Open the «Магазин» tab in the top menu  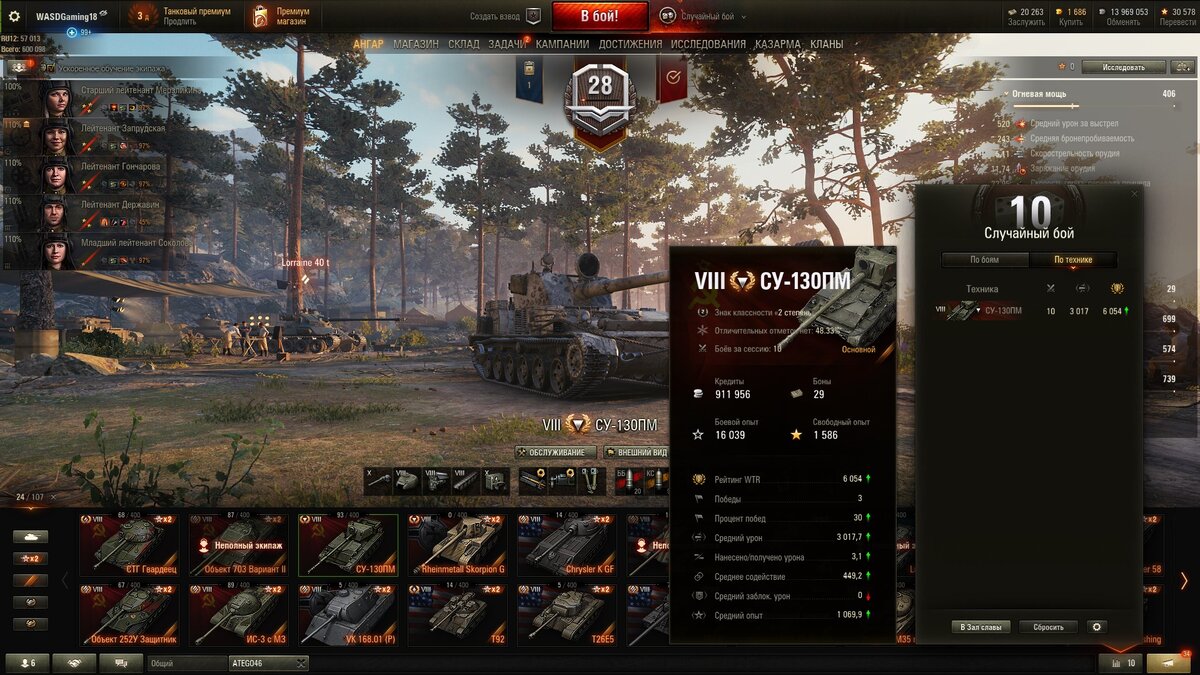416,44
